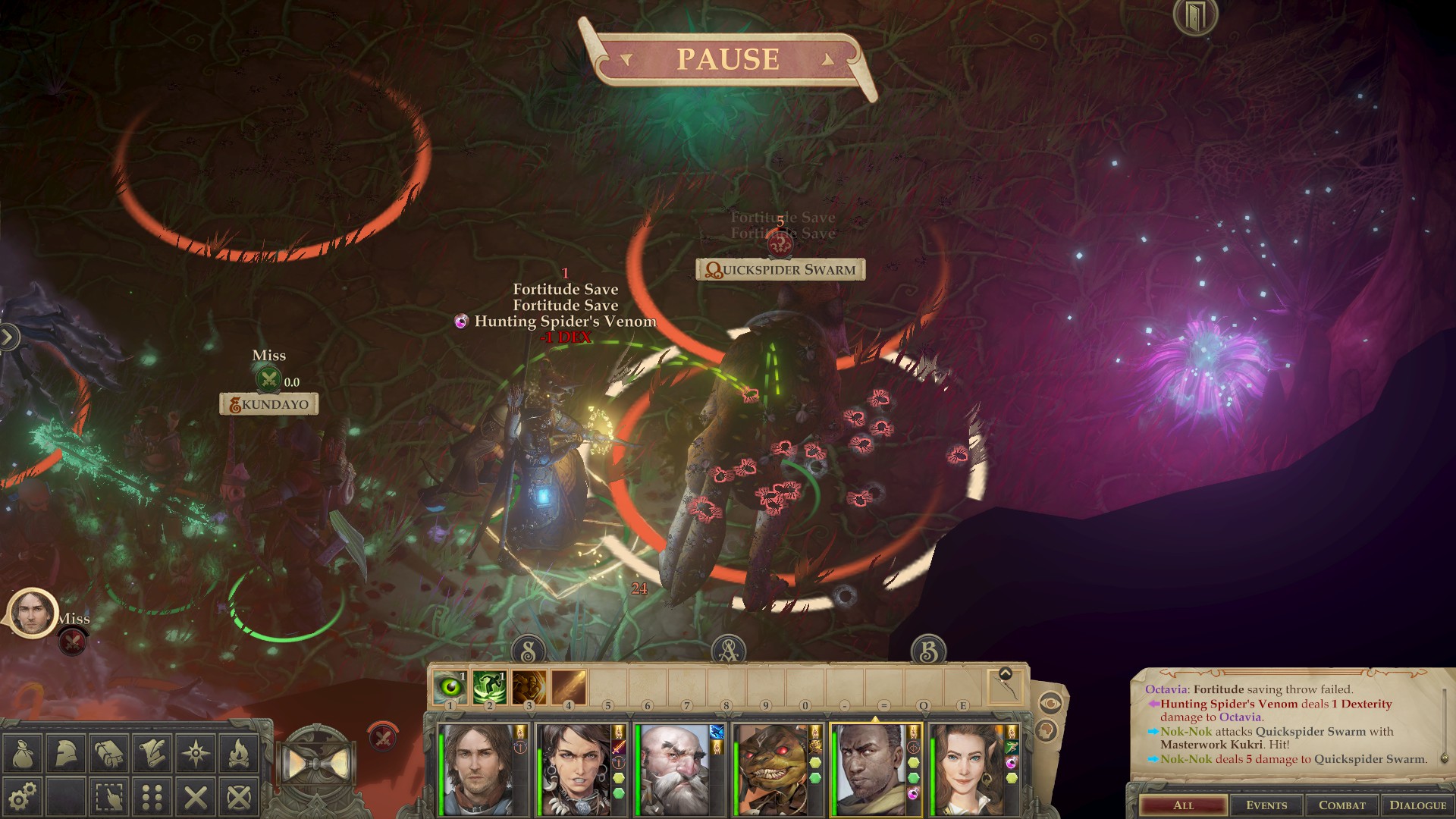Switch to the Events log tab
1456x819 pixels.
1268,805
